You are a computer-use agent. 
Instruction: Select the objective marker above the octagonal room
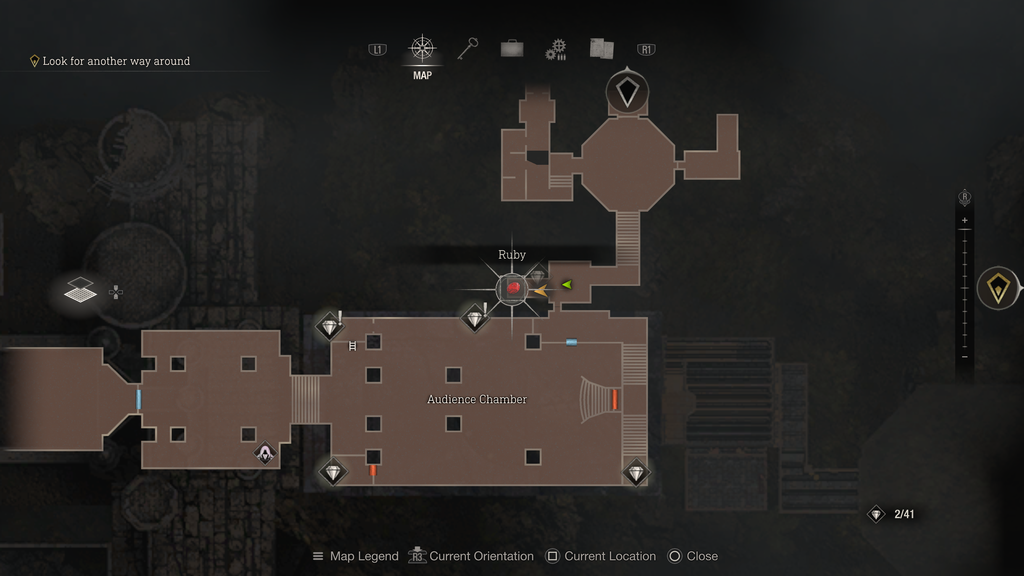(x=627, y=92)
